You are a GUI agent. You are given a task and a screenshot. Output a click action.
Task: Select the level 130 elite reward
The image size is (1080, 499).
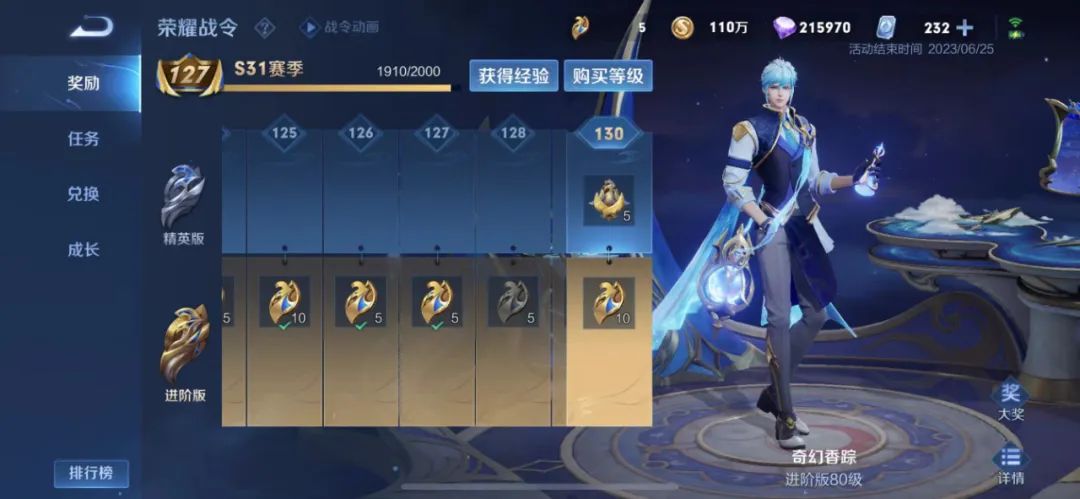pos(608,201)
